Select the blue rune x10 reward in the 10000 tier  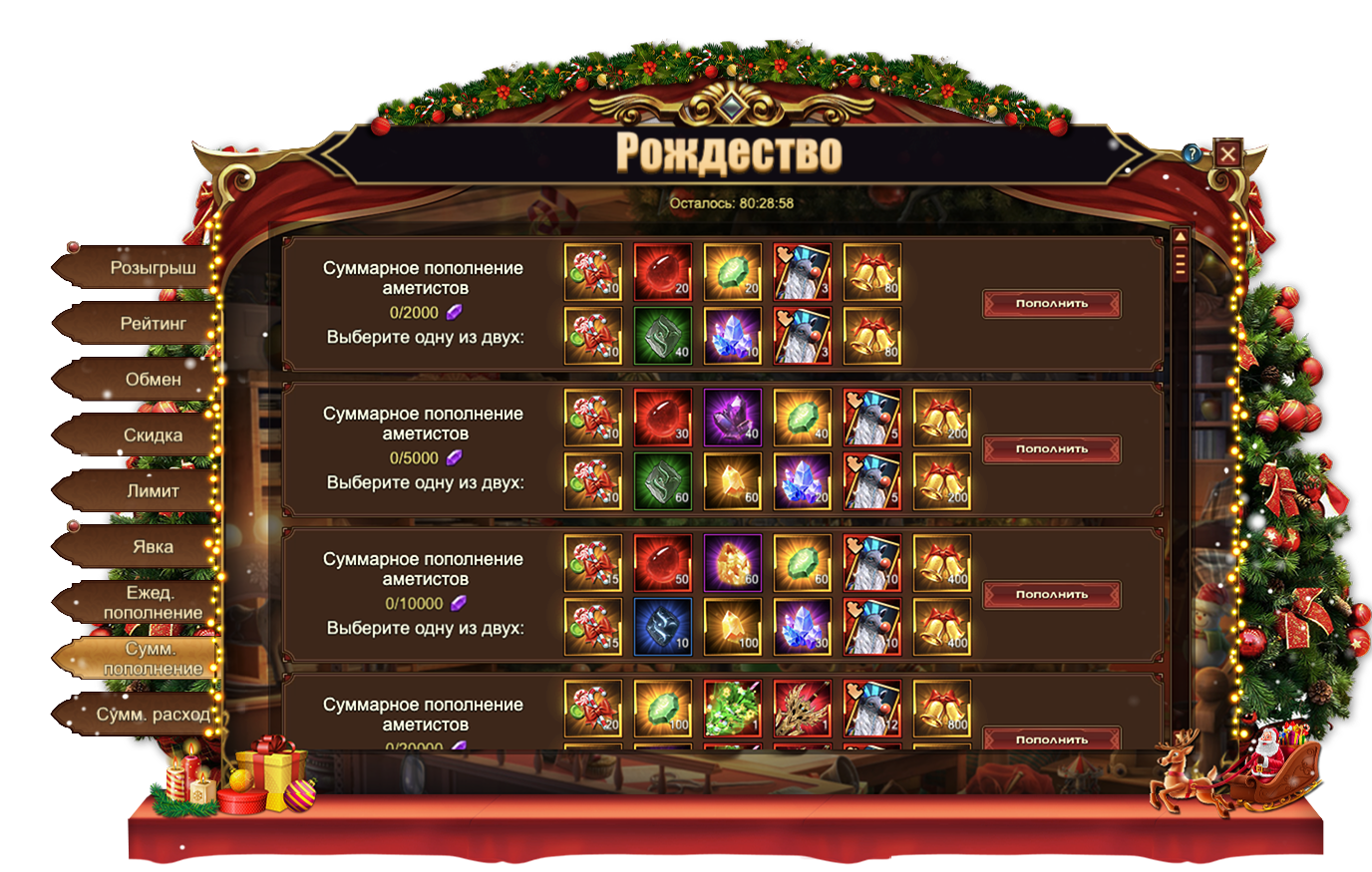point(663,627)
